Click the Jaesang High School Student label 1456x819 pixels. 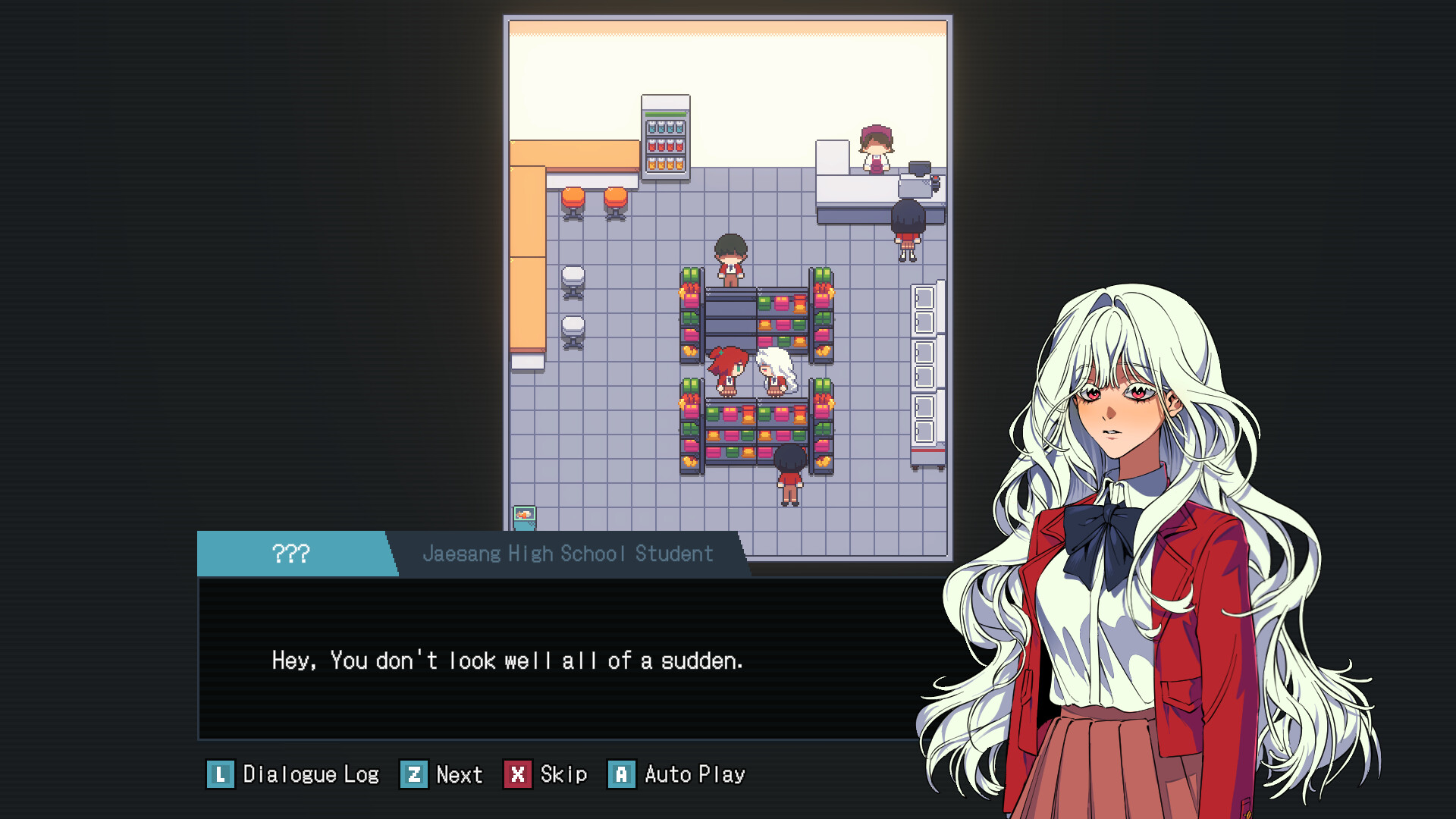tap(567, 554)
